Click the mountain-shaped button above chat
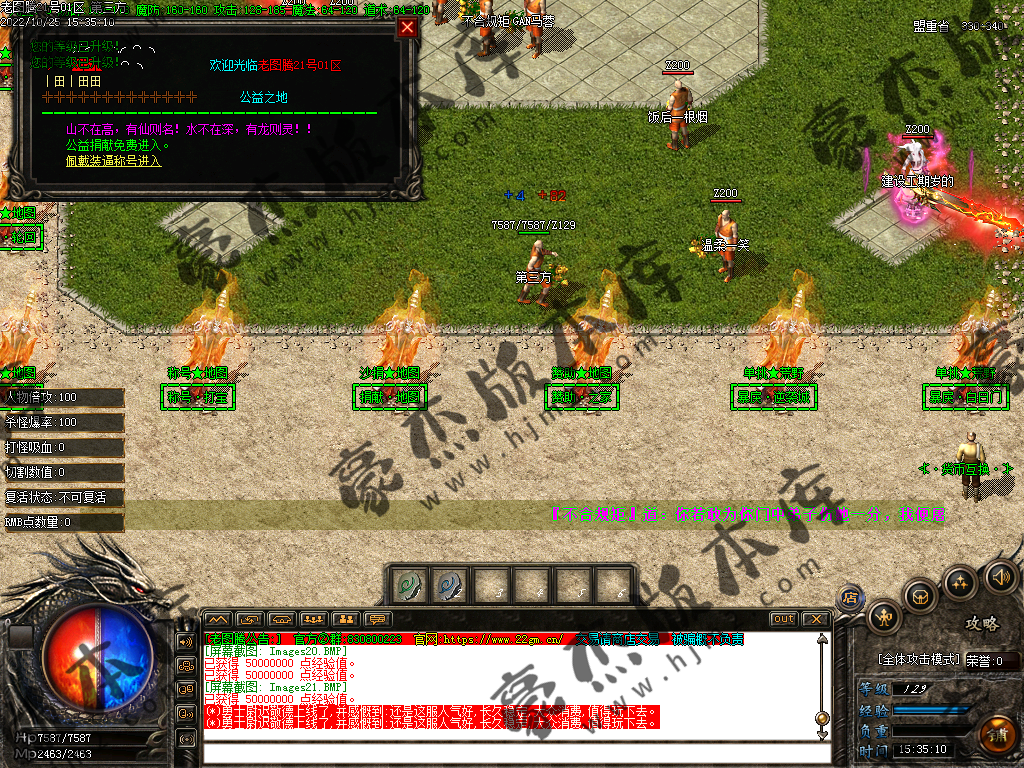The image size is (1024, 768). (218, 619)
